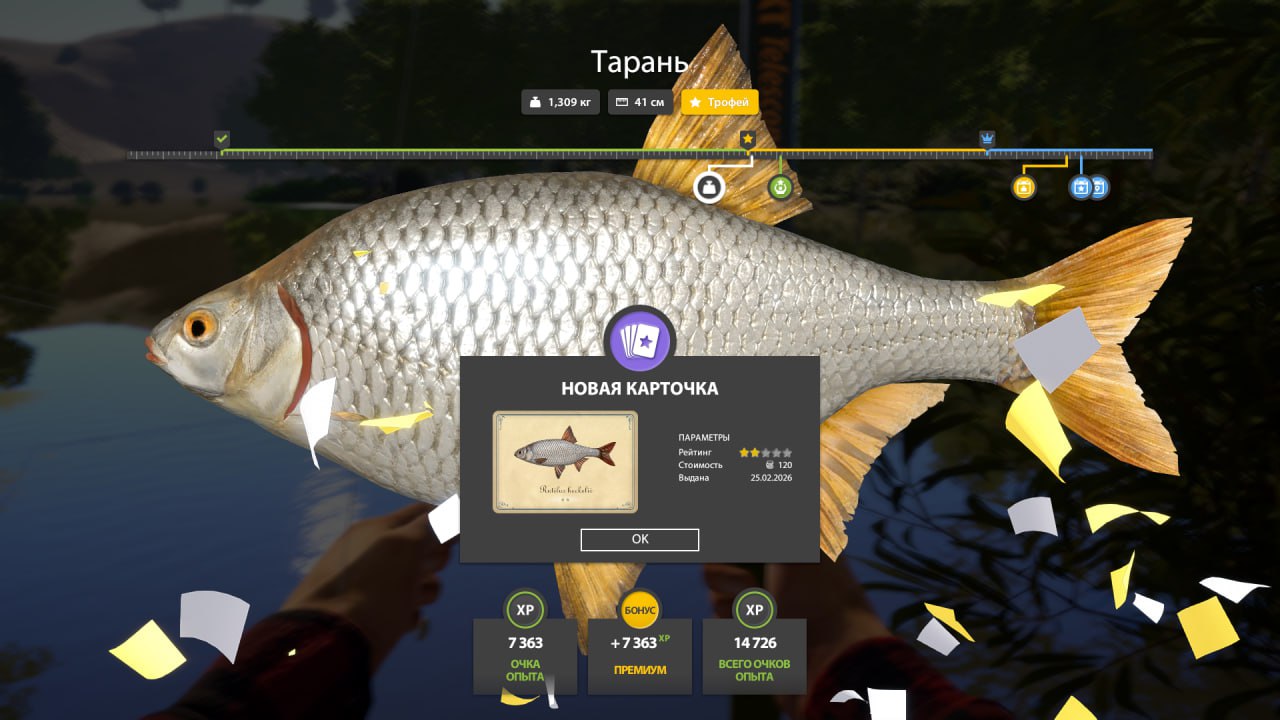Confirm the new card with OK
The width and height of the screenshot is (1280, 720).
click(x=640, y=539)
